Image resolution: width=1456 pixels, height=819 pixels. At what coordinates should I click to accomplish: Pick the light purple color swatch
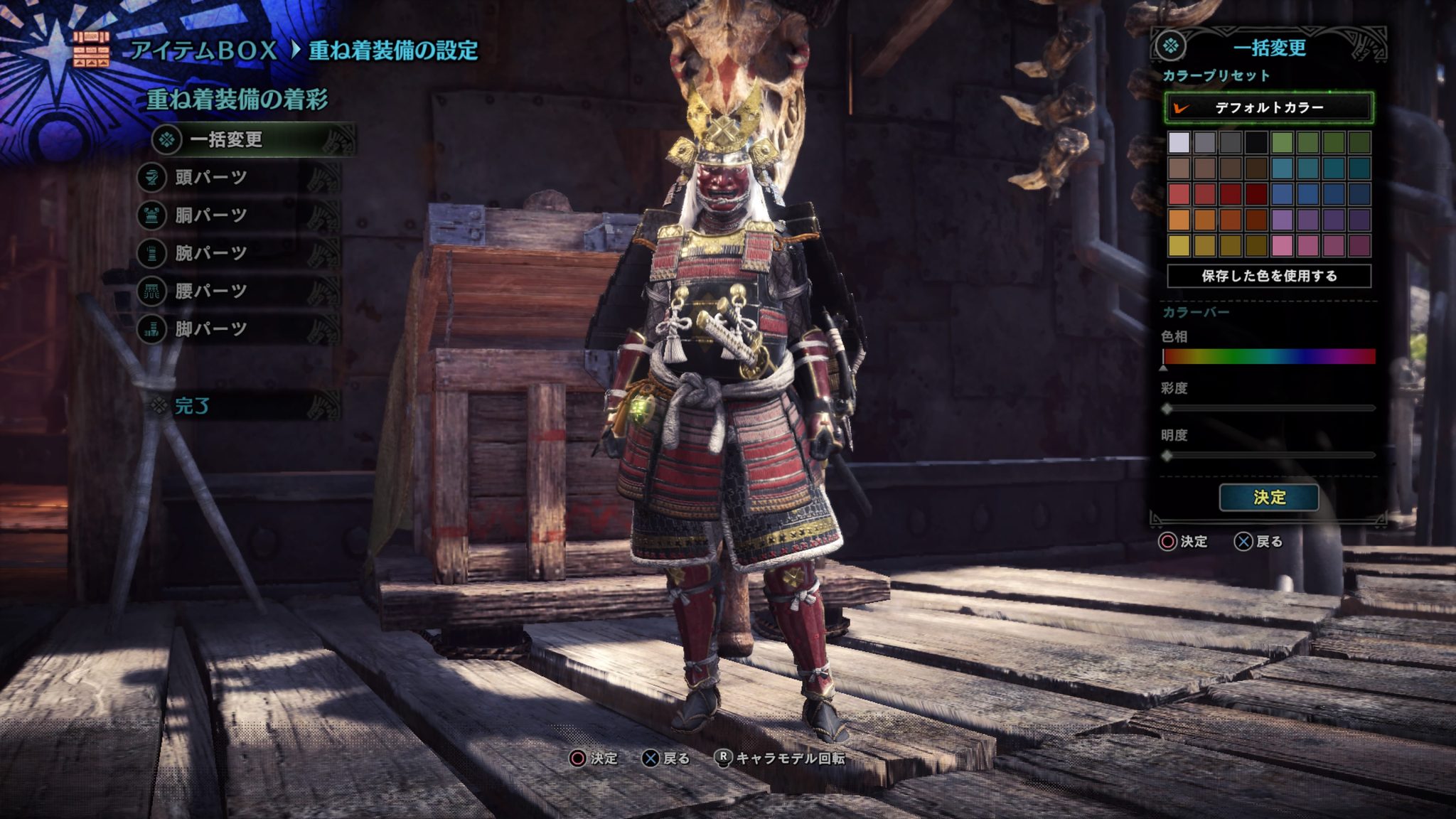[x=1282, y=220]
